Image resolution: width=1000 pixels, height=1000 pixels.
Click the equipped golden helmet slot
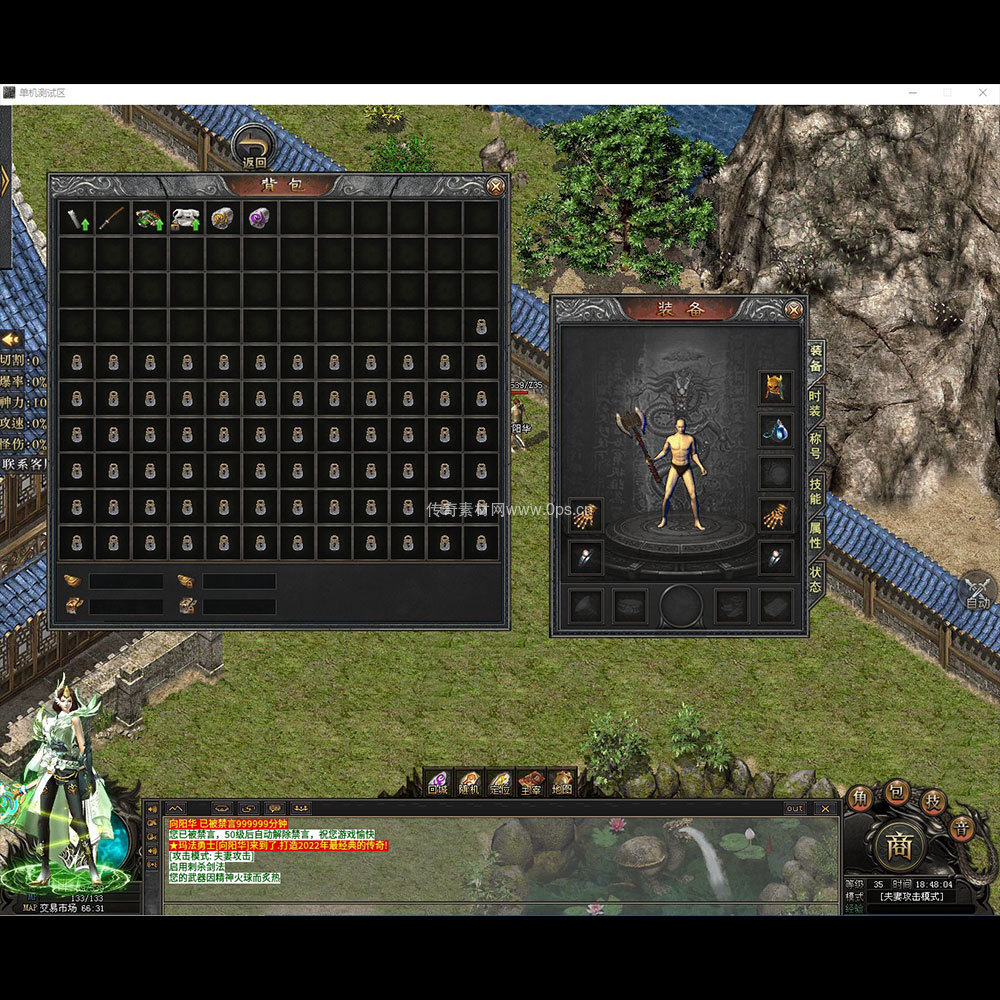[775, 386]
